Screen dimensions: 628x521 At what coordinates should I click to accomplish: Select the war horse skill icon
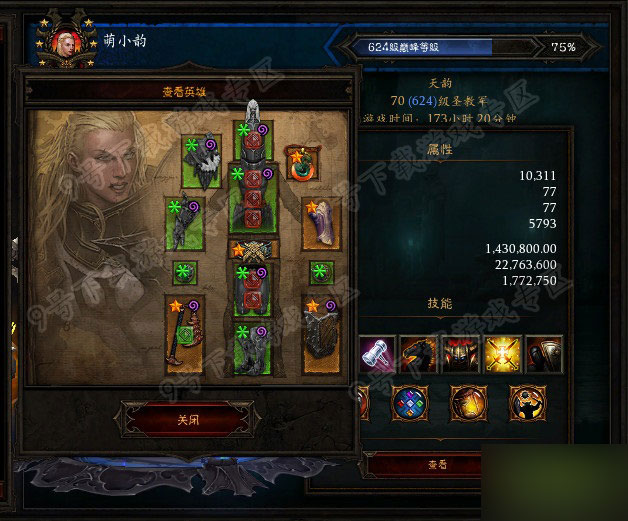(x=419, y=355)
